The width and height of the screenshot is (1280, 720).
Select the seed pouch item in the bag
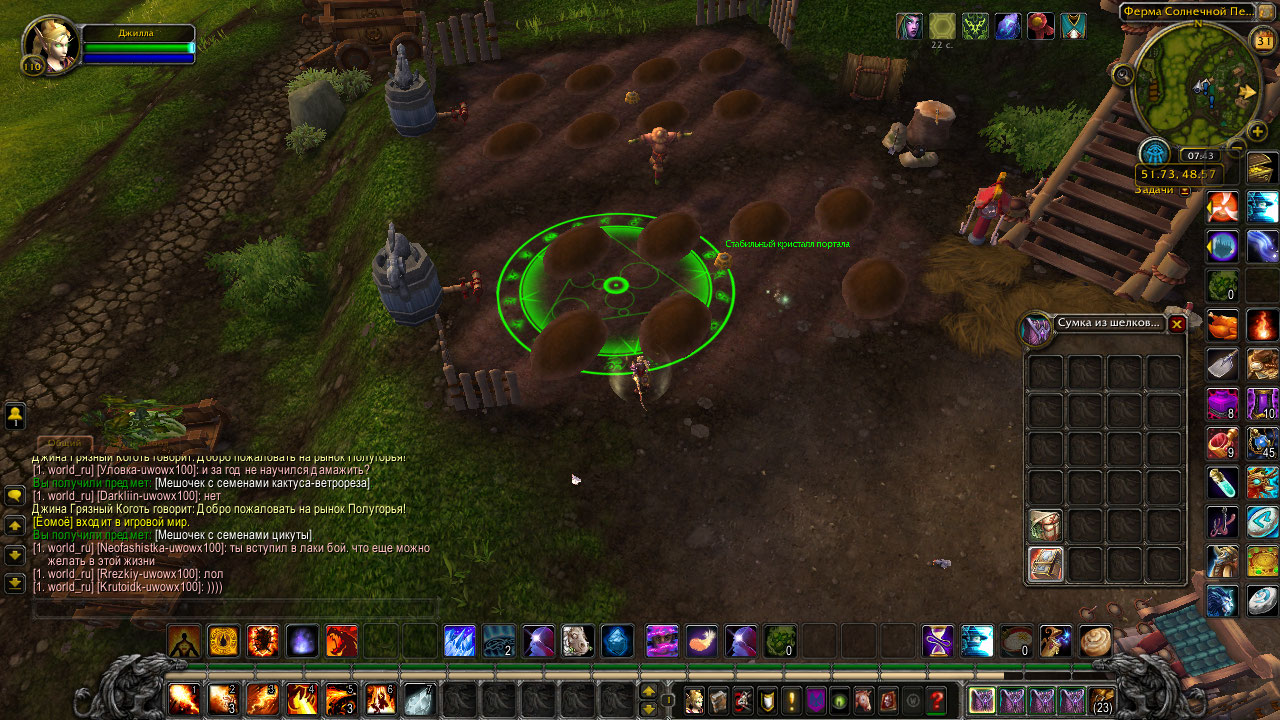(x=1045, y=525)
